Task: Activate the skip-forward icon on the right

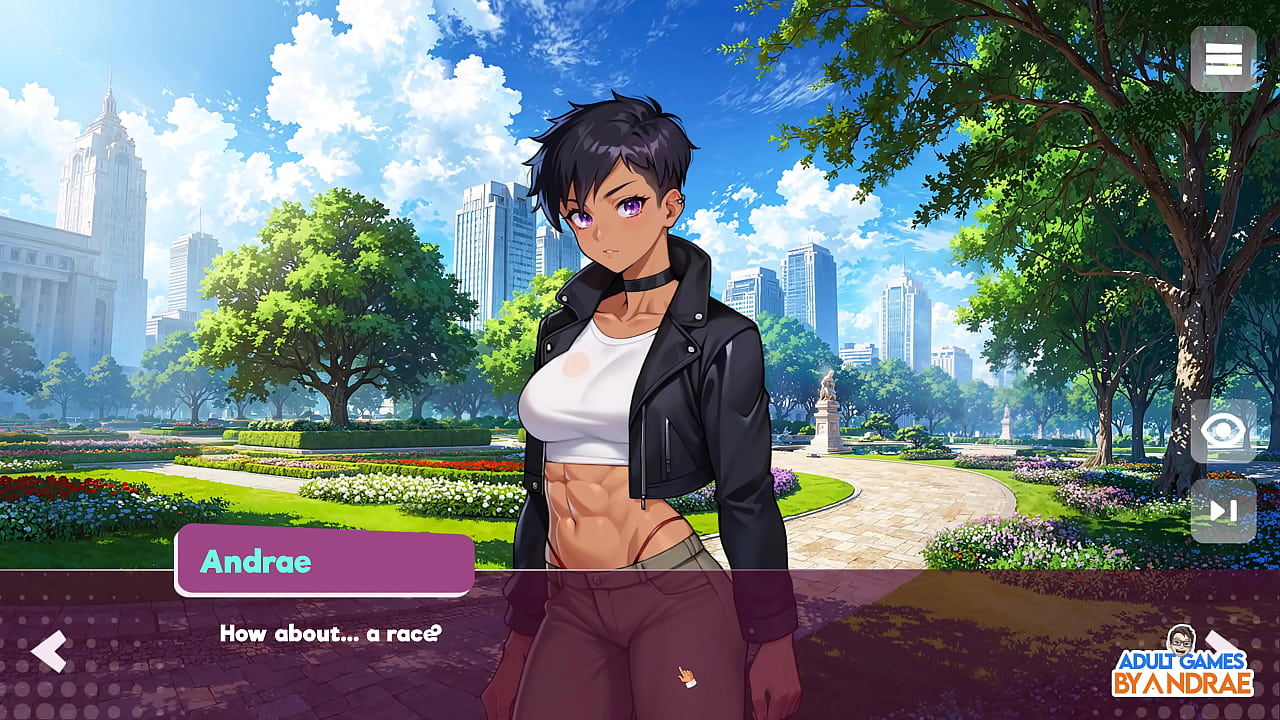Action: click(1222, 512)
